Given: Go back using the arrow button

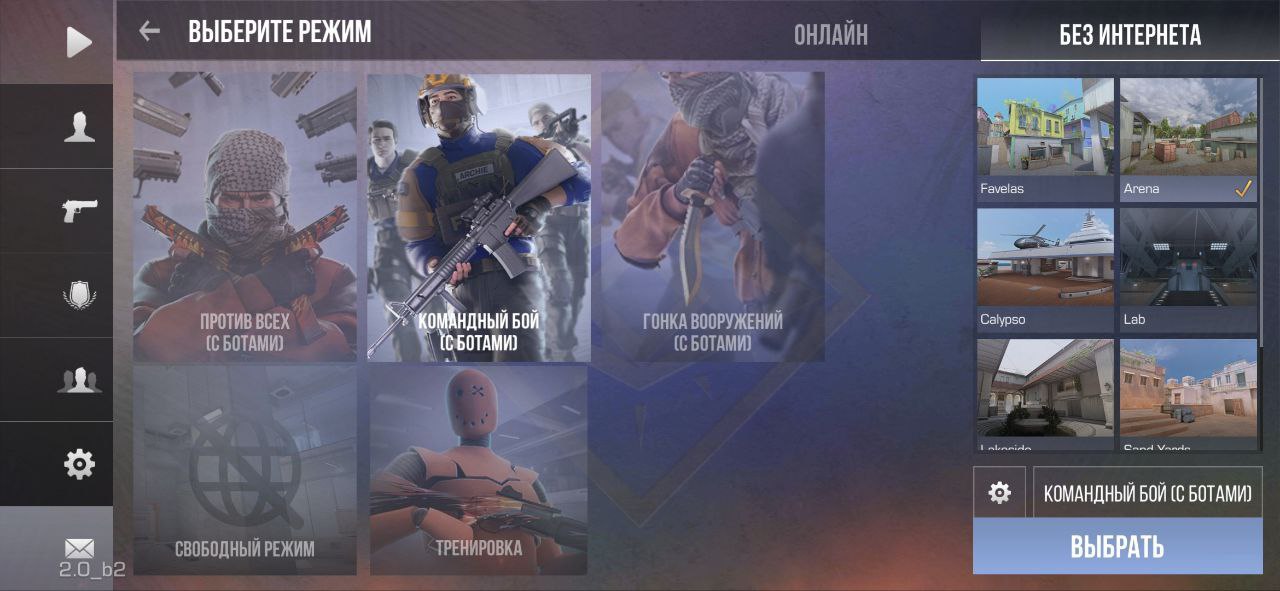Looking at the screenshot, I should (150, 31).
